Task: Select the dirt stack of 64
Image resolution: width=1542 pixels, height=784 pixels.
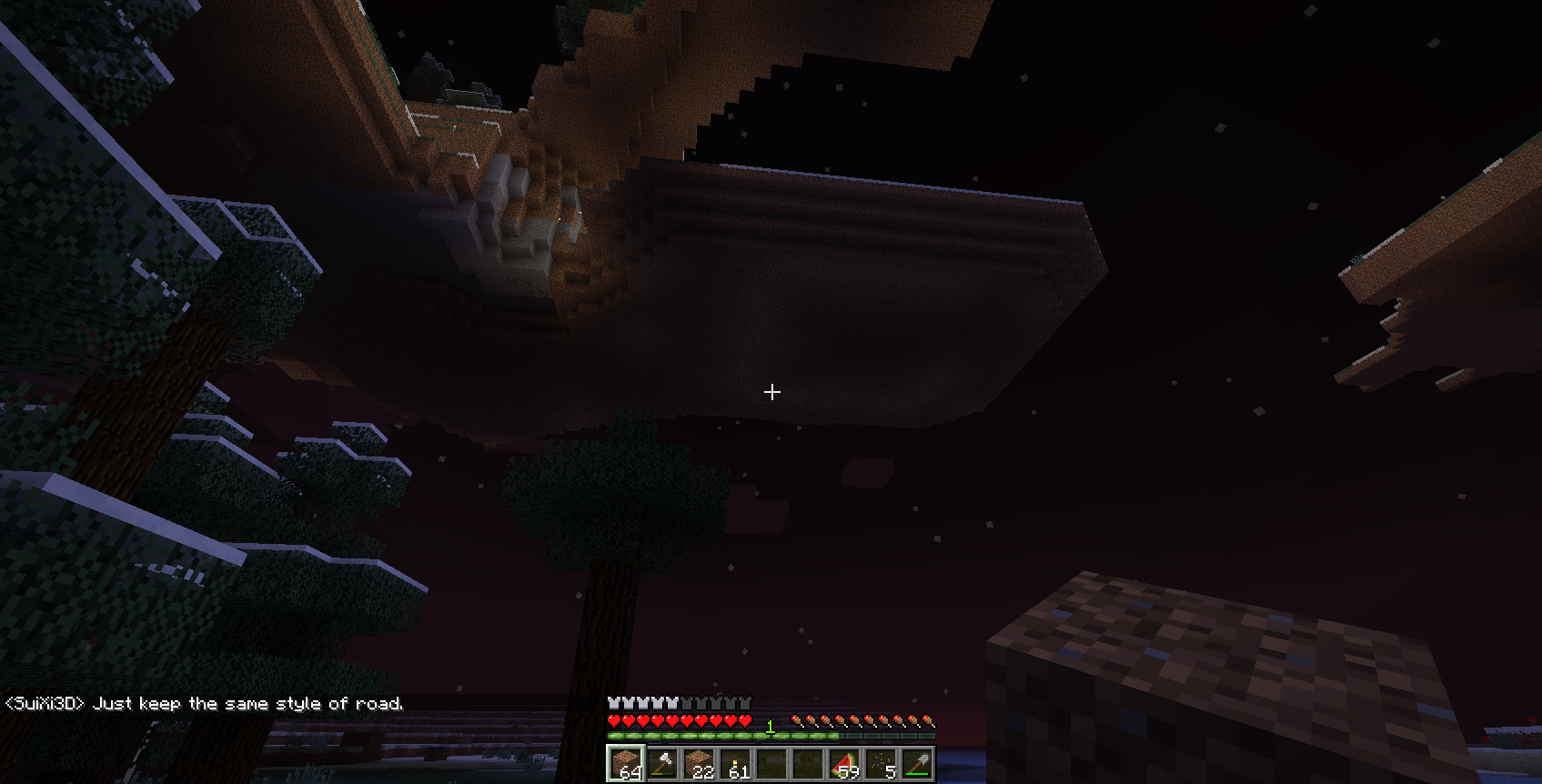Action: pyautogui.click(x=625, y=763)
